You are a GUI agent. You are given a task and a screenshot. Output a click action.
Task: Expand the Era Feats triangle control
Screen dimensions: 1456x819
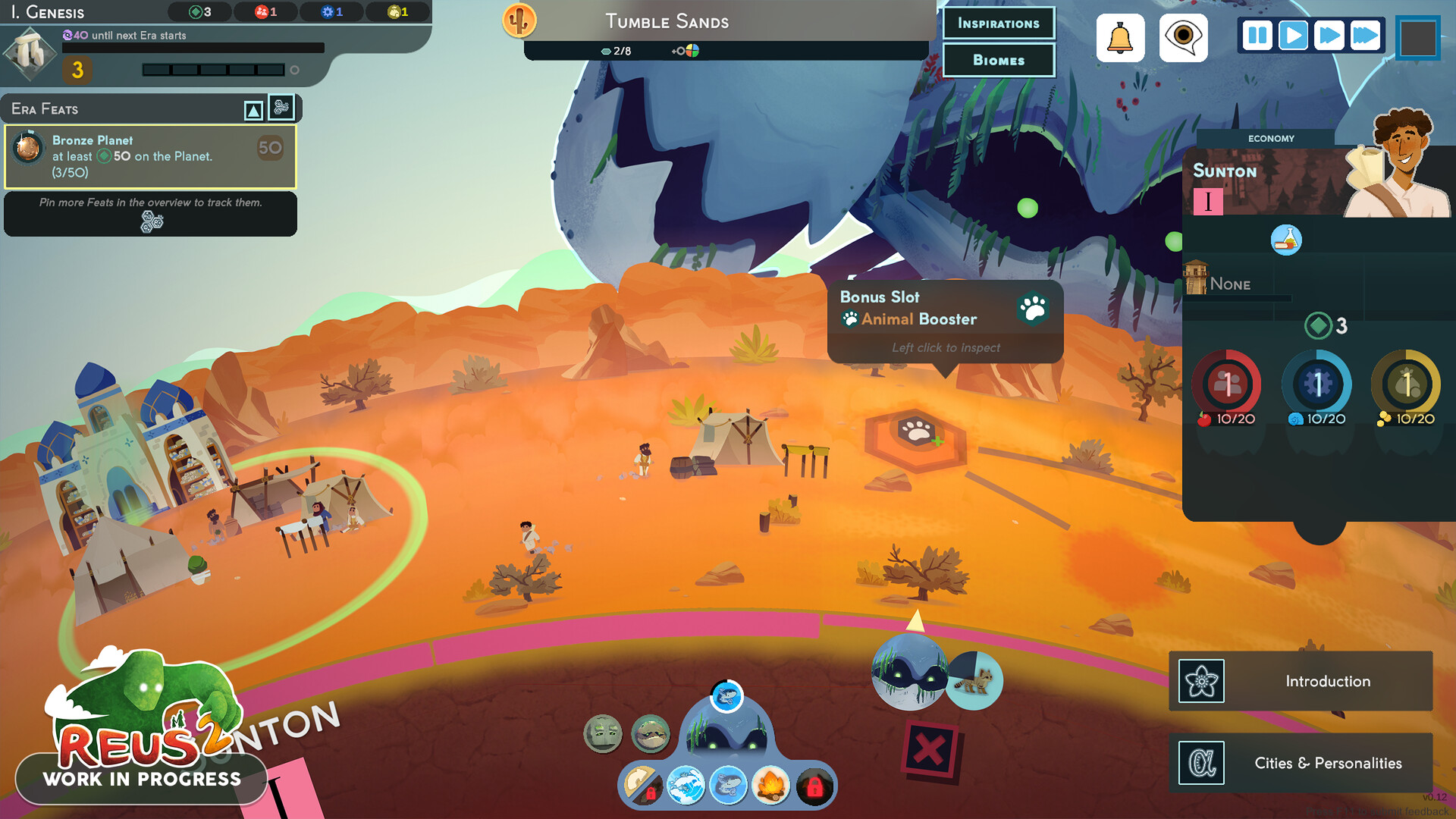coord(253,108)
